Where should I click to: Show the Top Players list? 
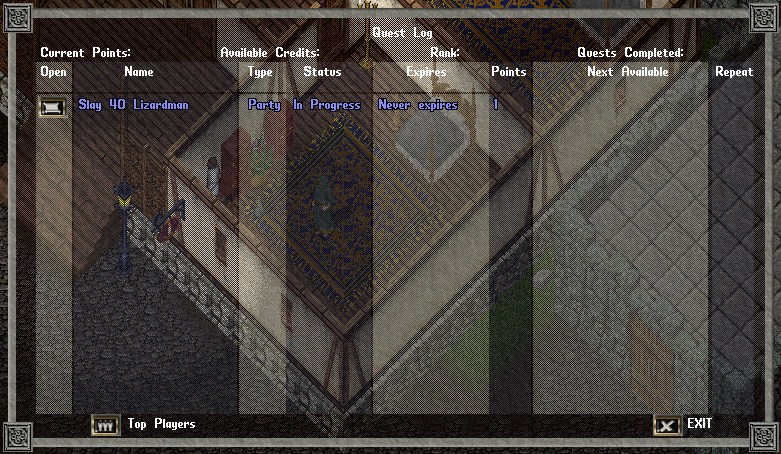tap(106, 425)
